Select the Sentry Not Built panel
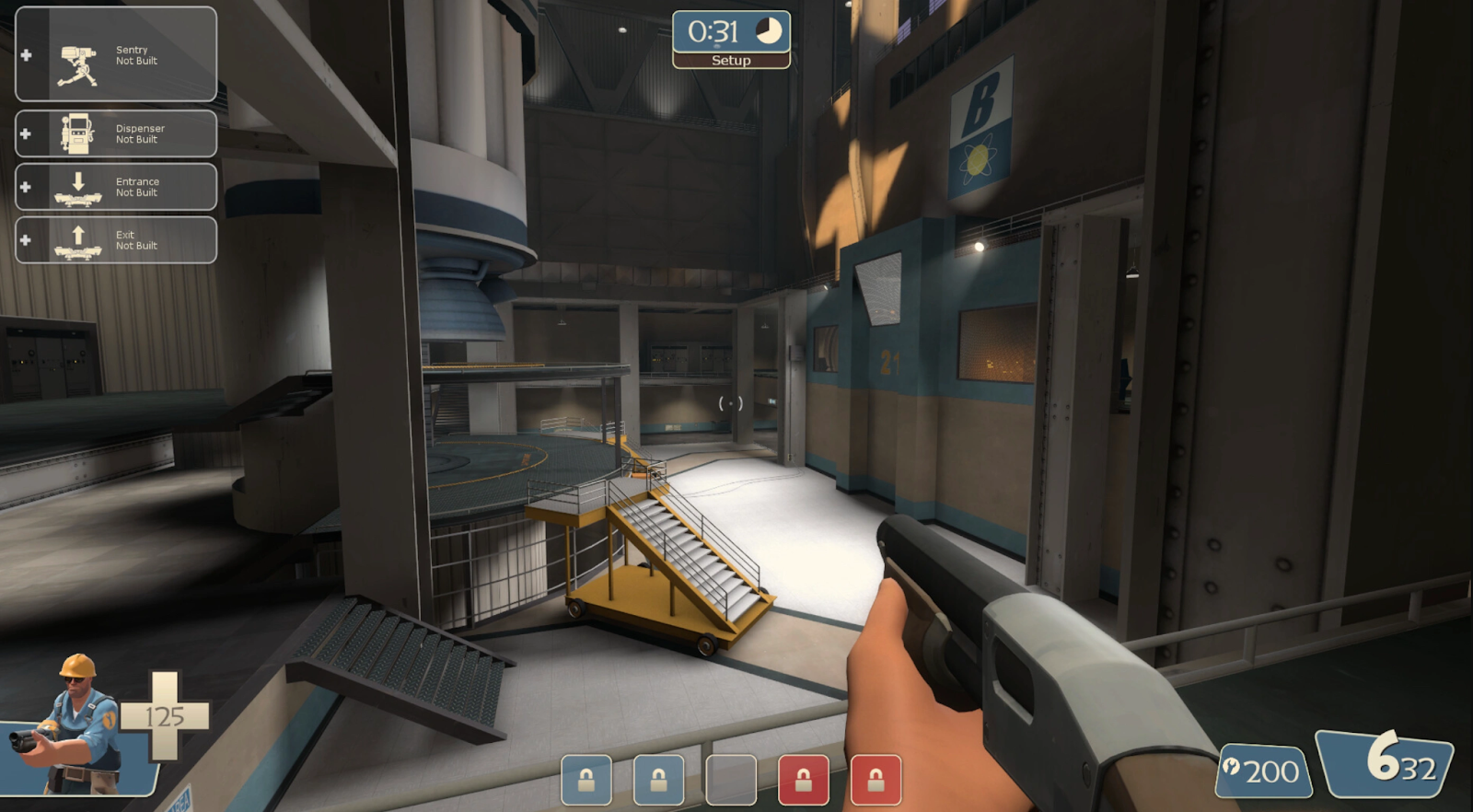The width and height of the screenshot is (1473, 812). 116,54
